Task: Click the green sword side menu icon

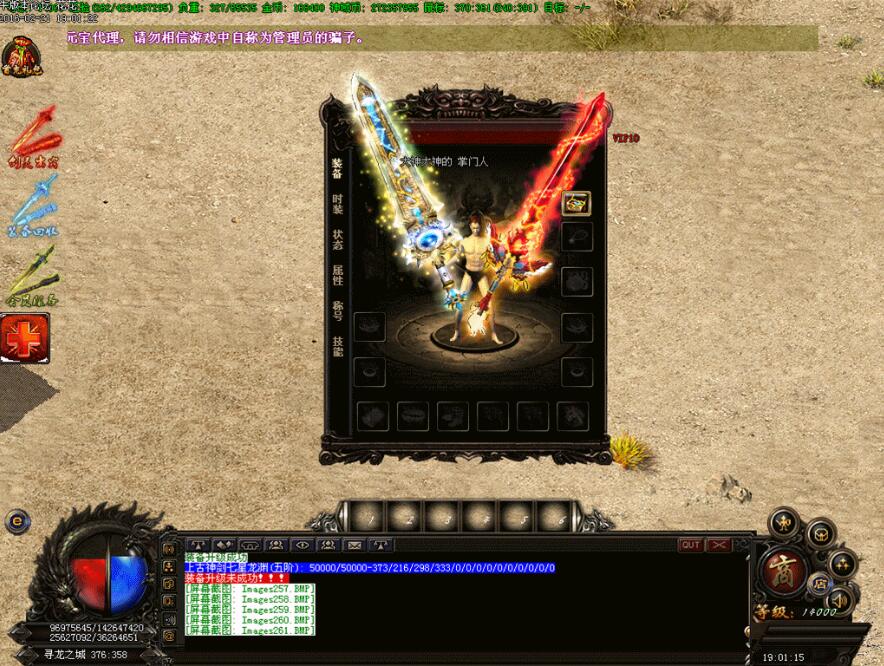Action: (x=30, y=274)
